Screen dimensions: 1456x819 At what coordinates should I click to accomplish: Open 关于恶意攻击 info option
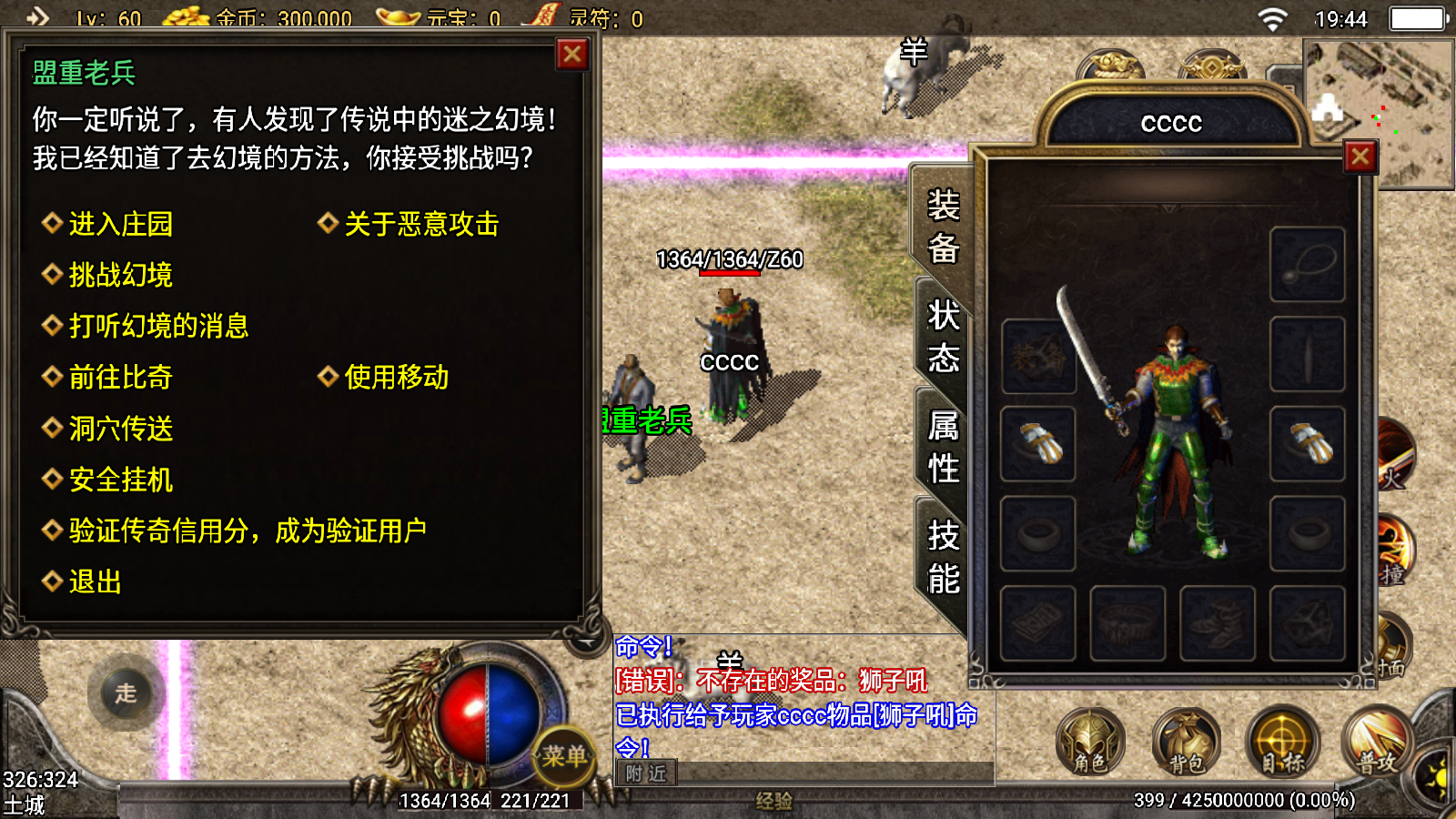click(420, 224)
